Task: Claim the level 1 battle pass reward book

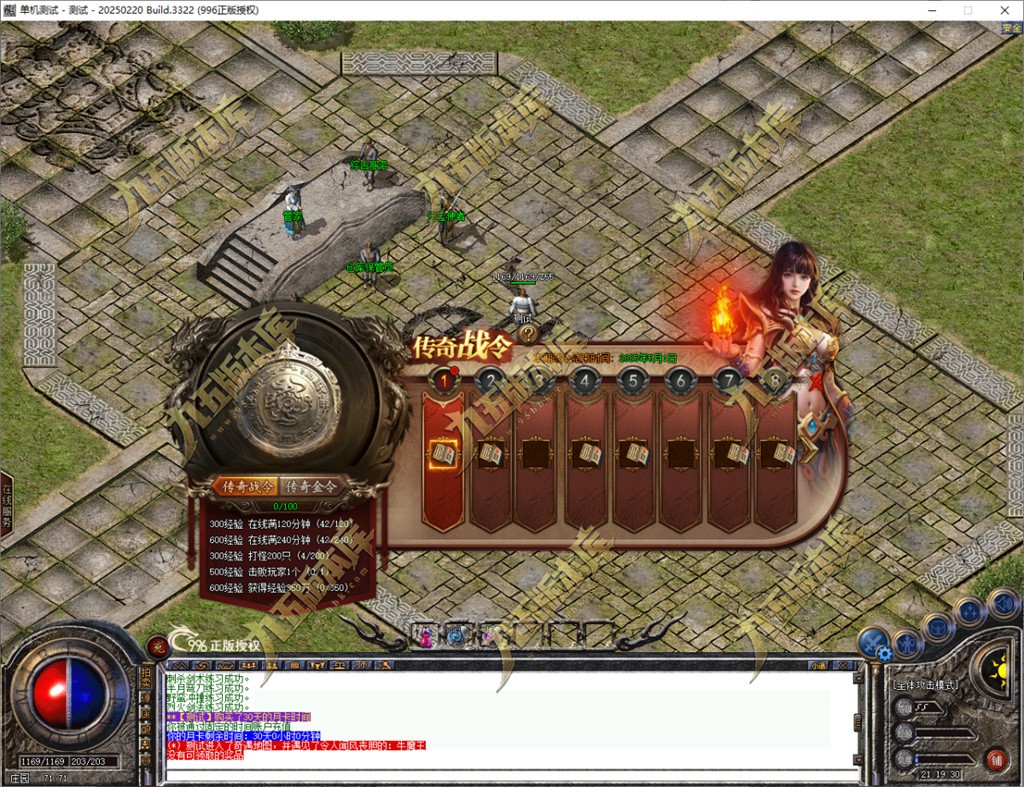Action: click(x=442, y=454)
